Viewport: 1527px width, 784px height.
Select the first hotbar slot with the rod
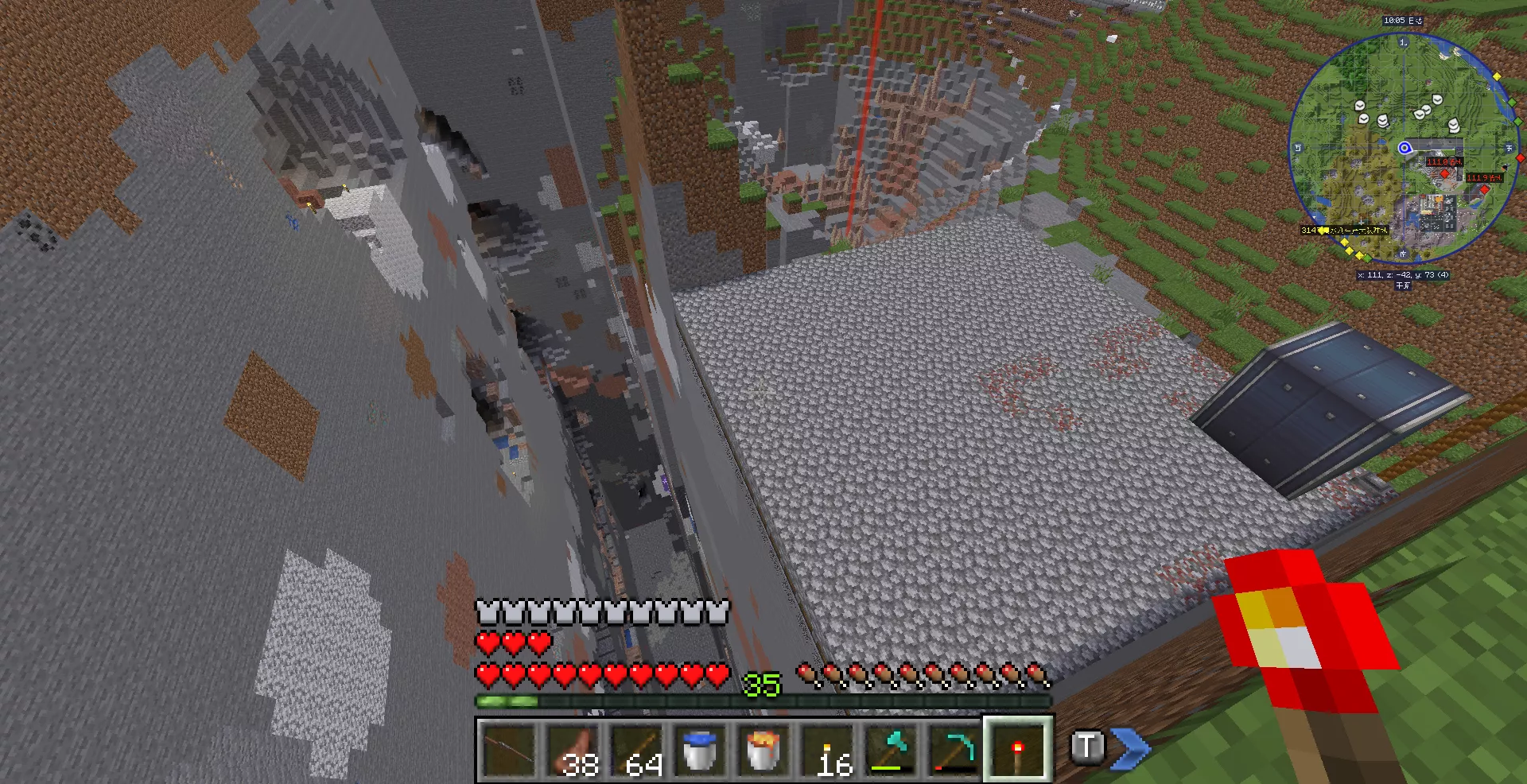[x=509, y=749]
